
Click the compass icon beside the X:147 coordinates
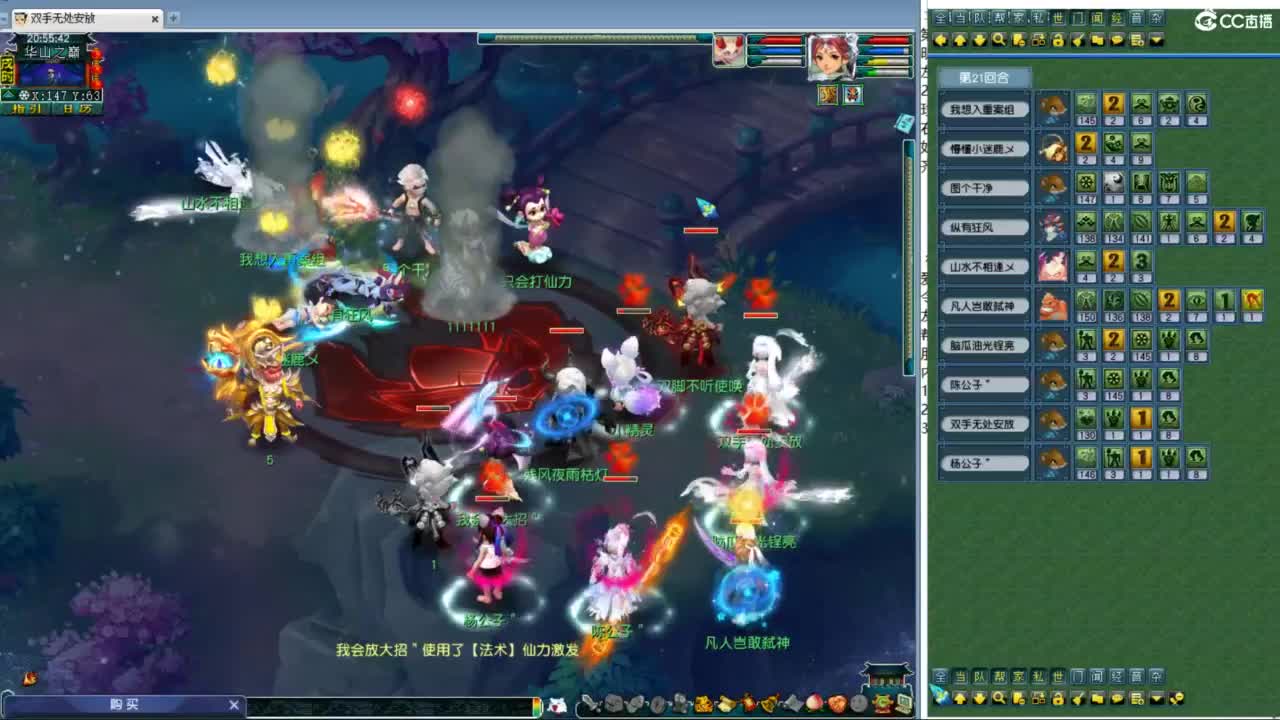click(24, 95)
